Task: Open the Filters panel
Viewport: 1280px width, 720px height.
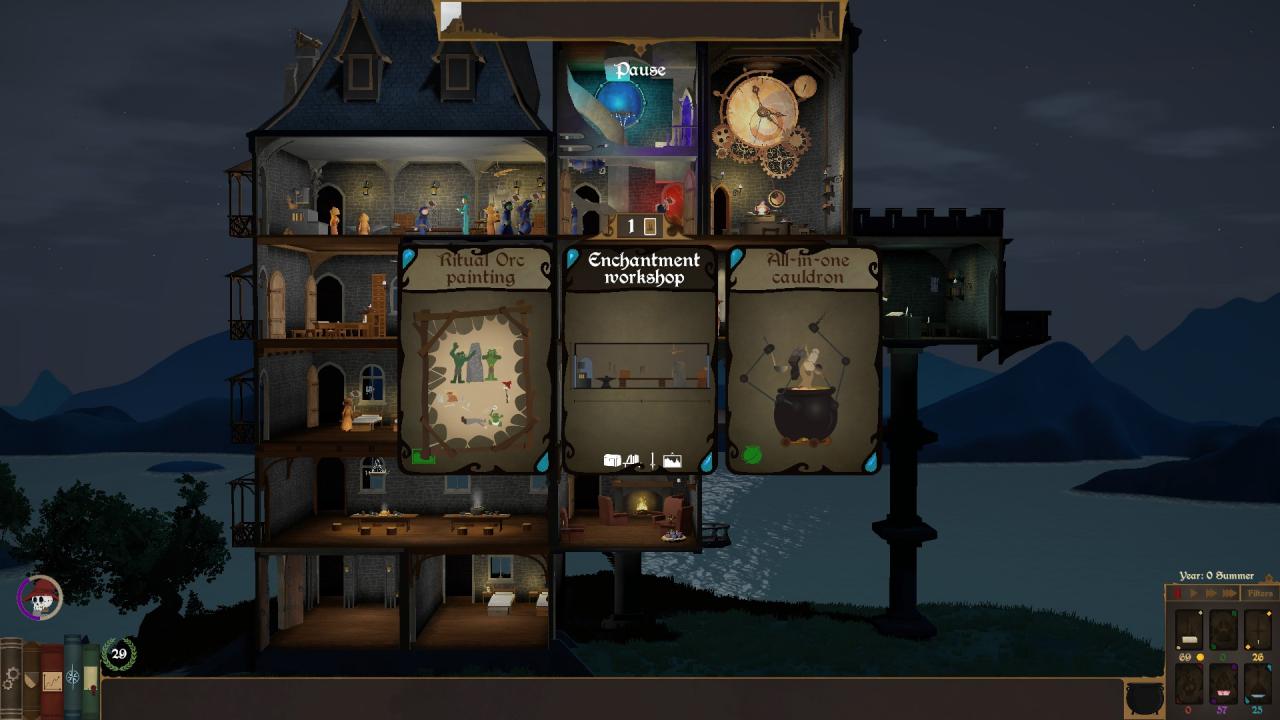Action: click(x=1259, y=594)
